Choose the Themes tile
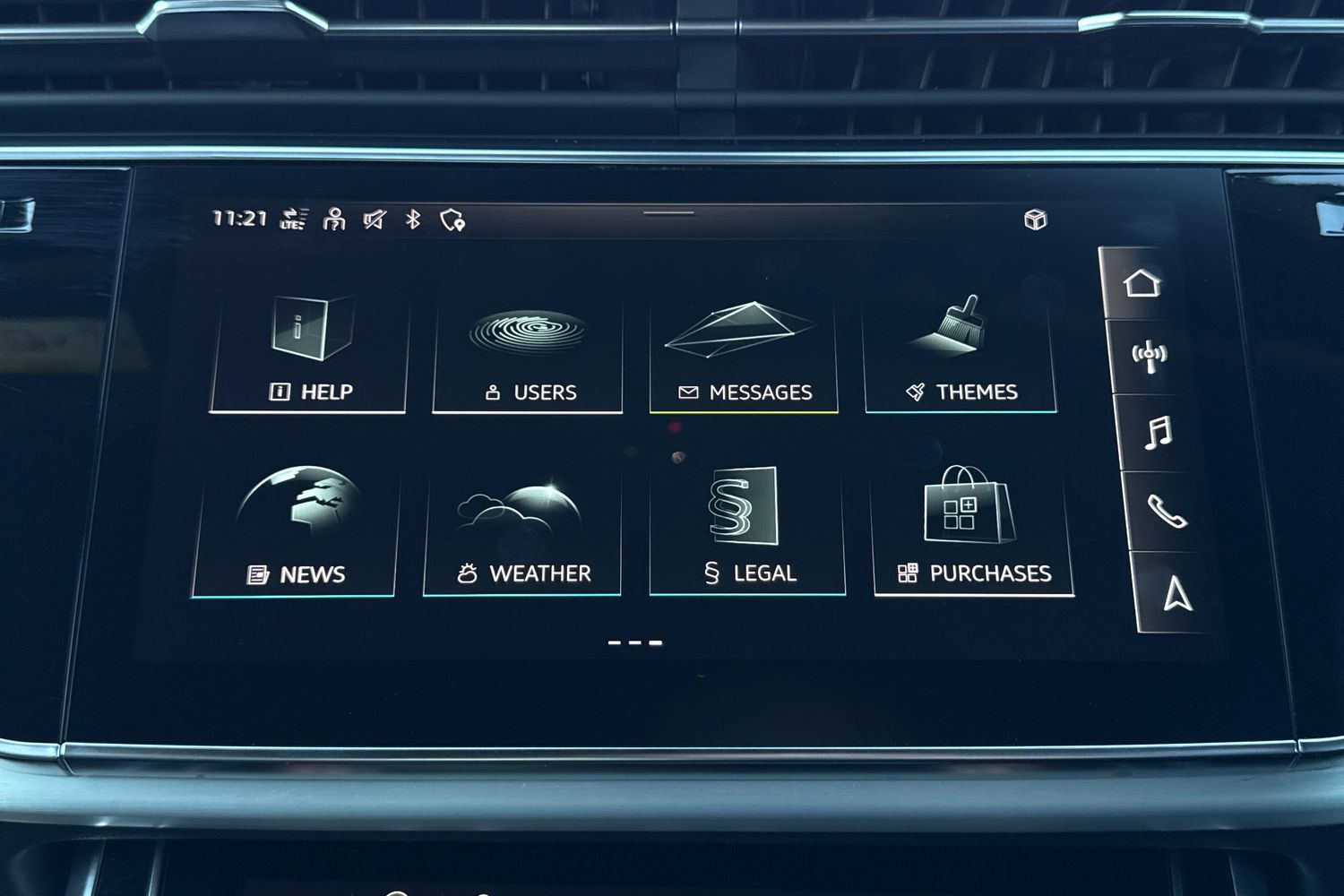Viewport: 1344px width, 896px height. pos(961,356)
